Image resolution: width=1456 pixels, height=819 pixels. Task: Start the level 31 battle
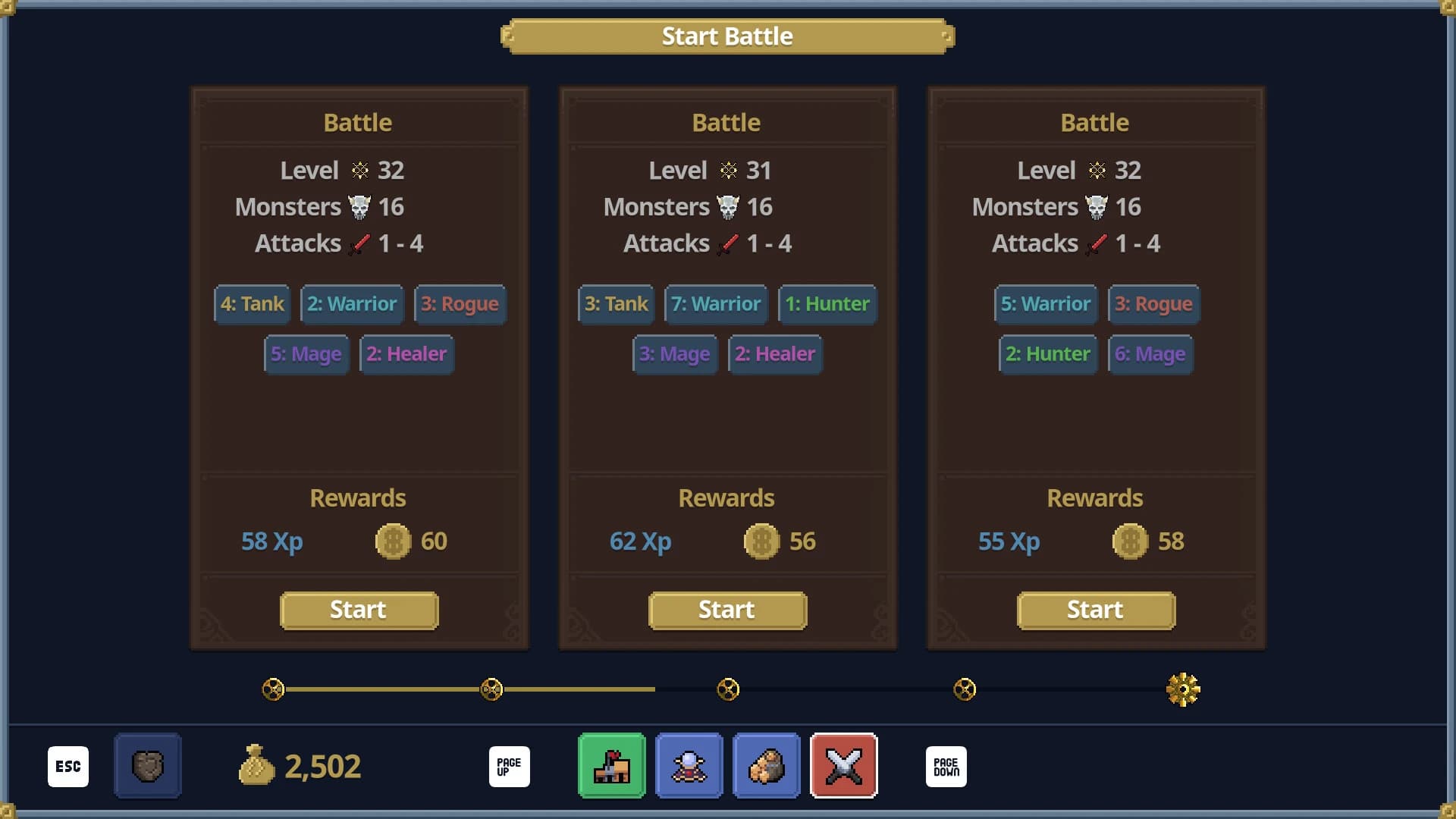tap(726, 610)
